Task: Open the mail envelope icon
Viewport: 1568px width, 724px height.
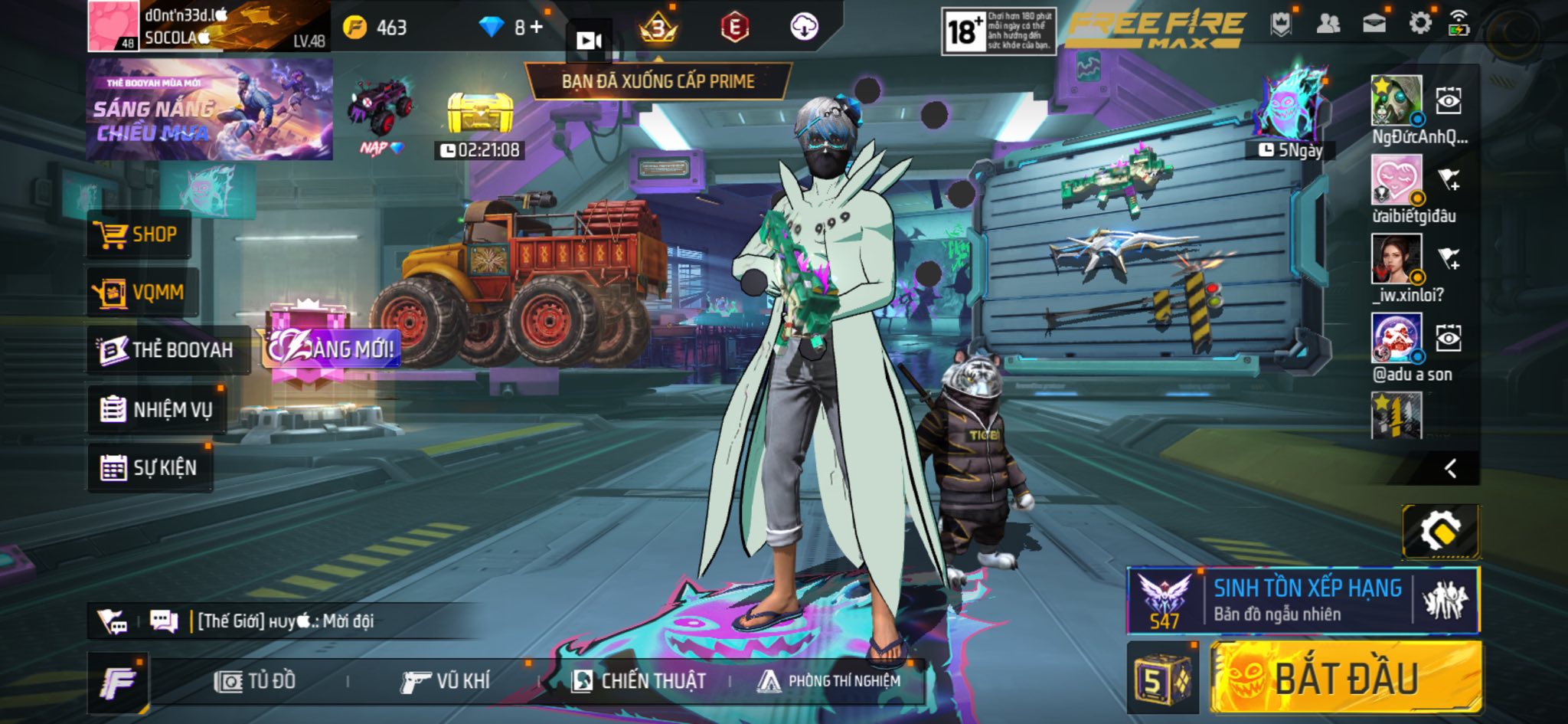Action: (1374, 23)
